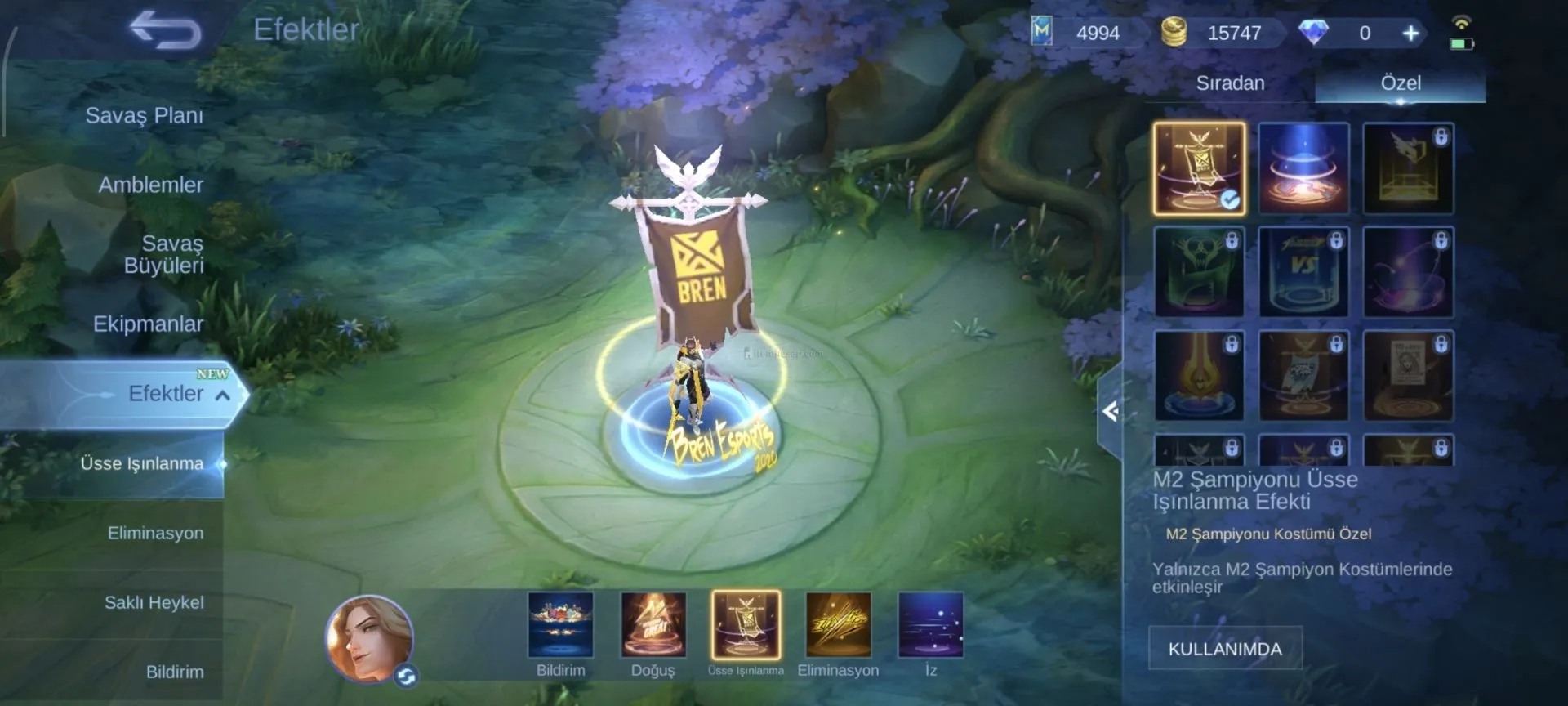This screenshot has width=1568, height=706.
Task: Click the KULLANIMDA button
Action: click(1224, 649)
